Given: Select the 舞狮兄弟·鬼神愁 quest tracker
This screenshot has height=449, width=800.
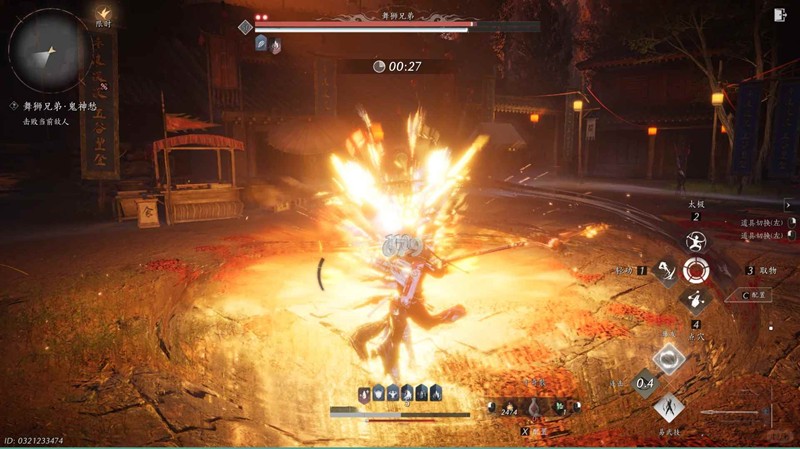Looking at the screenshot, I should coord(55,105).
